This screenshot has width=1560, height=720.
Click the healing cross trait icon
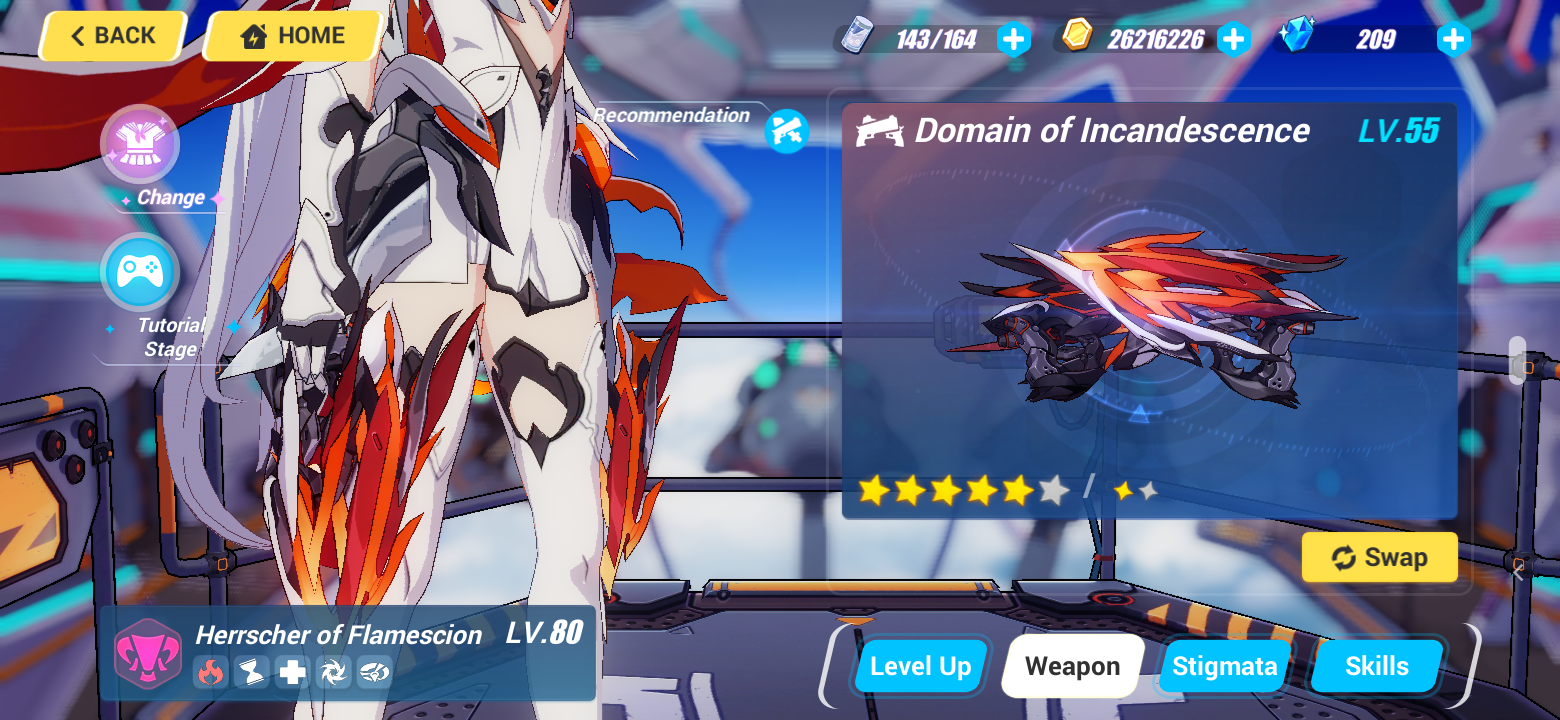[x=292, y=672]
